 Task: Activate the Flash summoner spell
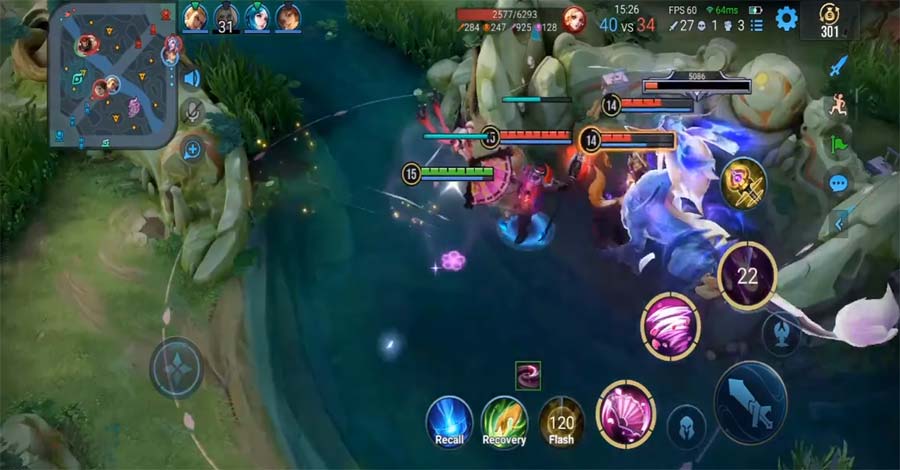(x=562, y=421)
